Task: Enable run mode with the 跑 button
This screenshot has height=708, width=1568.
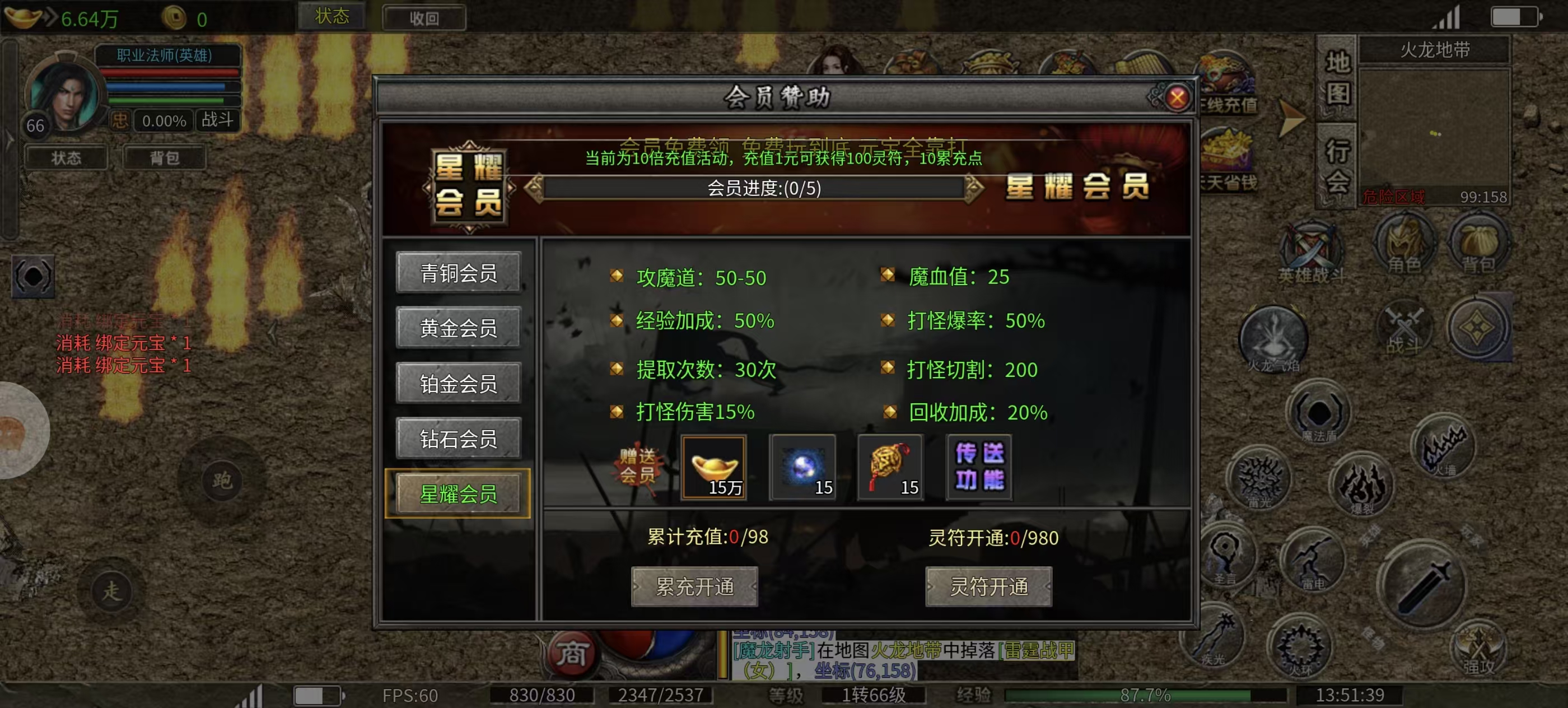Action: tap(222, 481)
